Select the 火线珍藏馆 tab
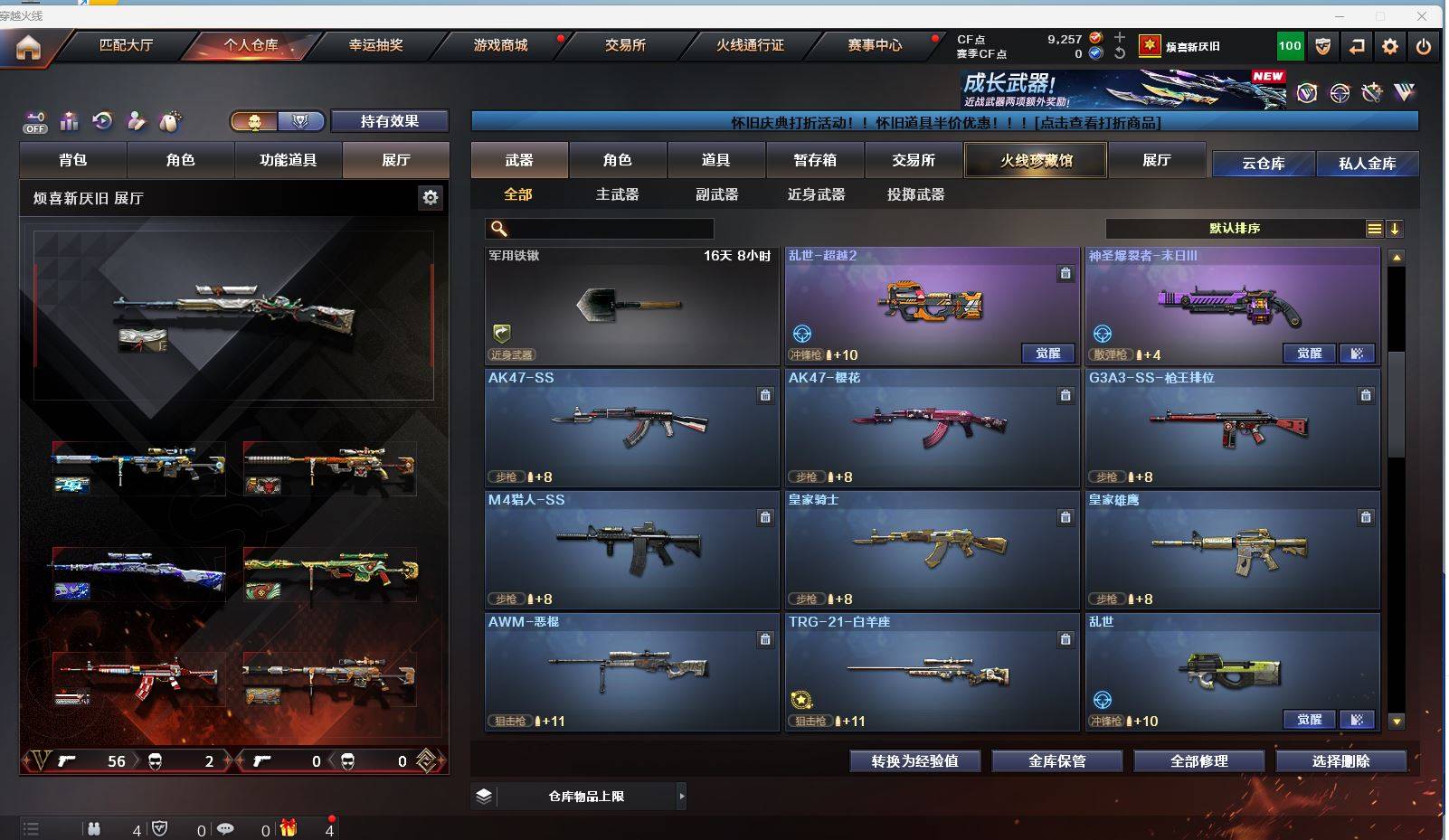 1036,160
